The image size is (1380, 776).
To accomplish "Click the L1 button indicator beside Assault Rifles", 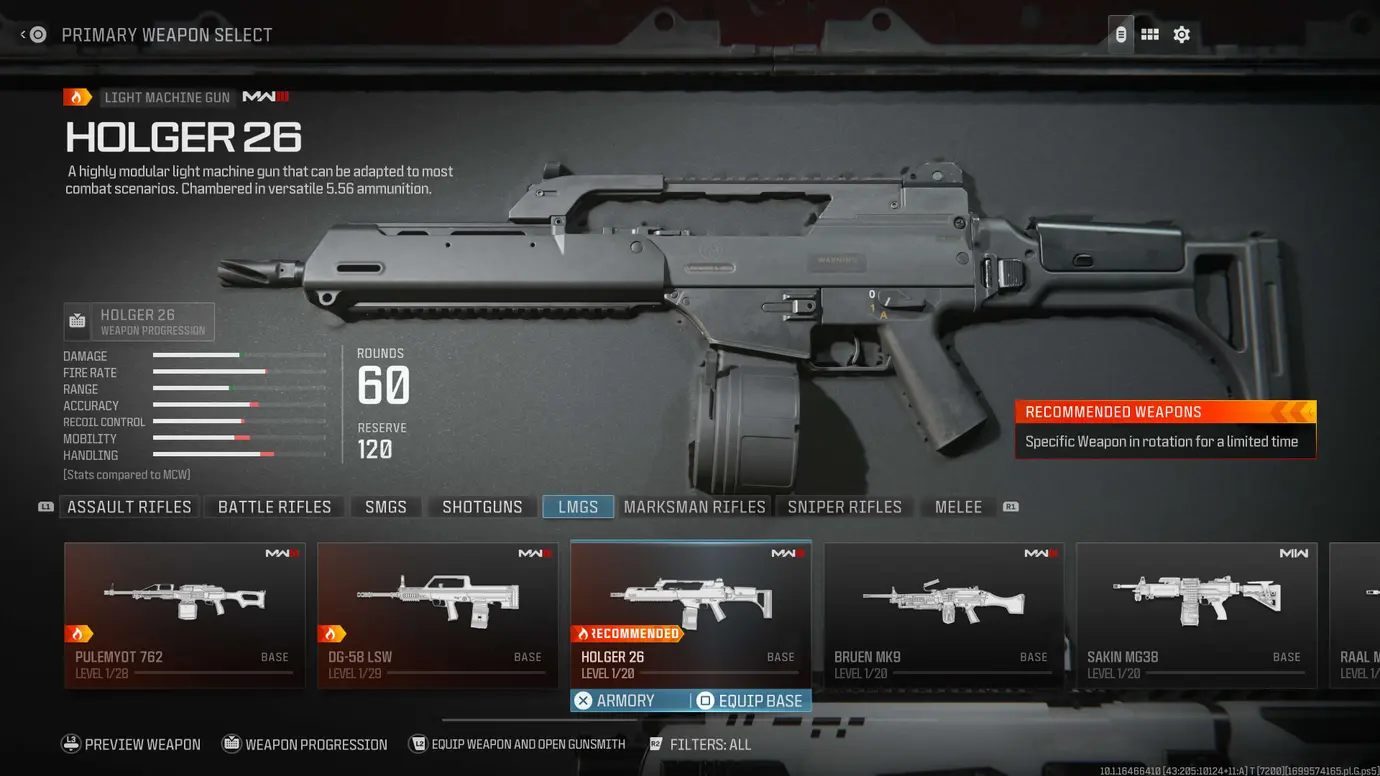I will tap(44, 507).
